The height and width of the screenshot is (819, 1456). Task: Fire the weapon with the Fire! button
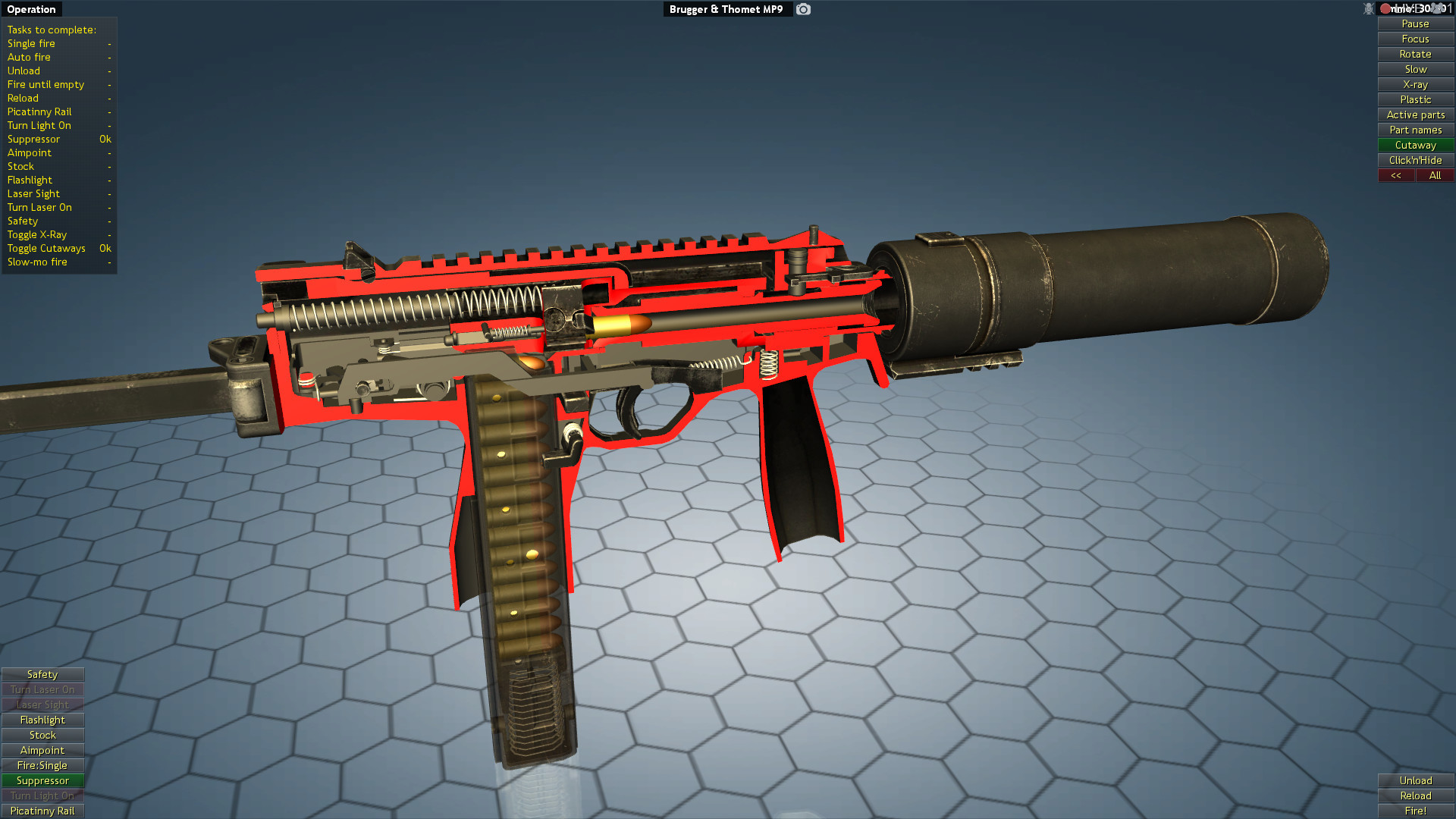(x=1415, y=811)
